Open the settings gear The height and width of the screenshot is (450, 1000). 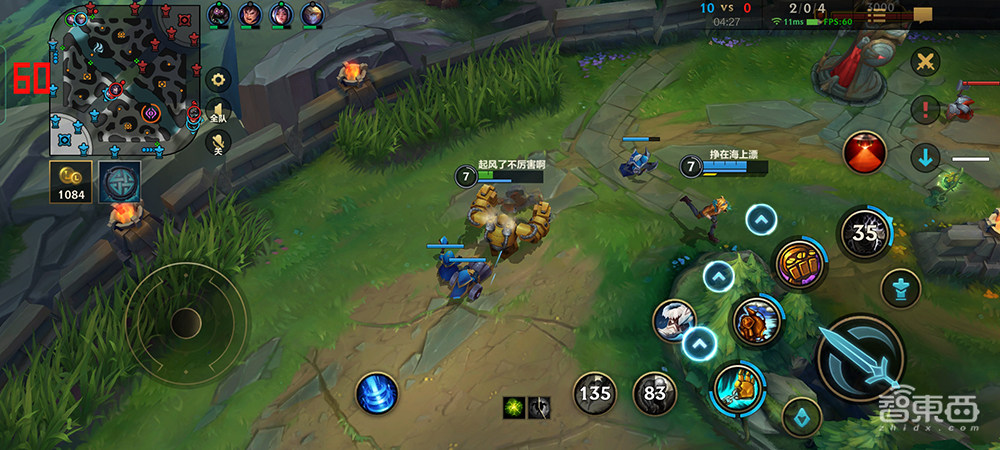pos(218,79)
